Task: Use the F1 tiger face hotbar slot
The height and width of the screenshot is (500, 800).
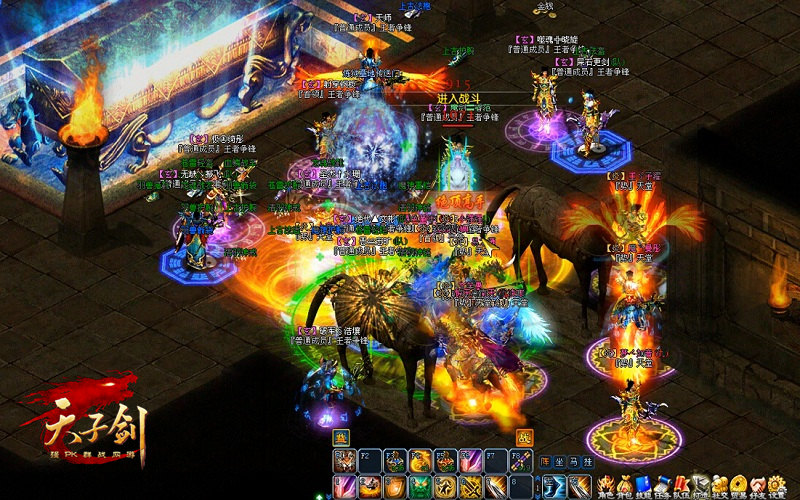Action: click(345, 461)
